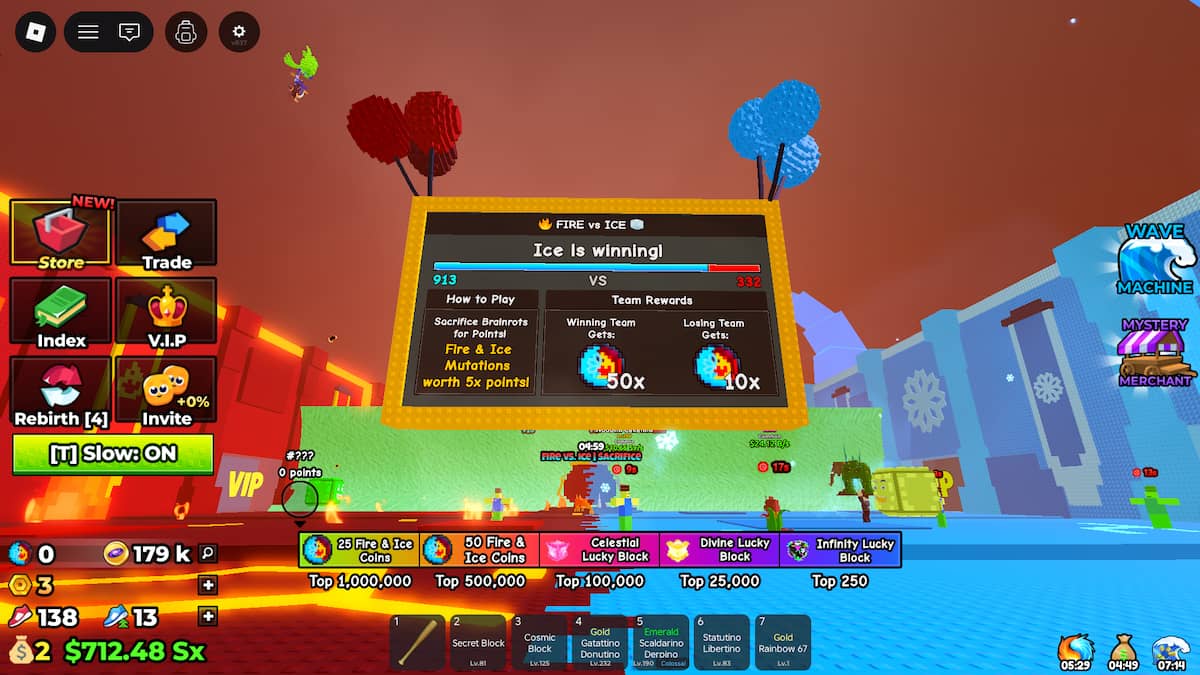Open the Store shop

(x=61, y=235)
